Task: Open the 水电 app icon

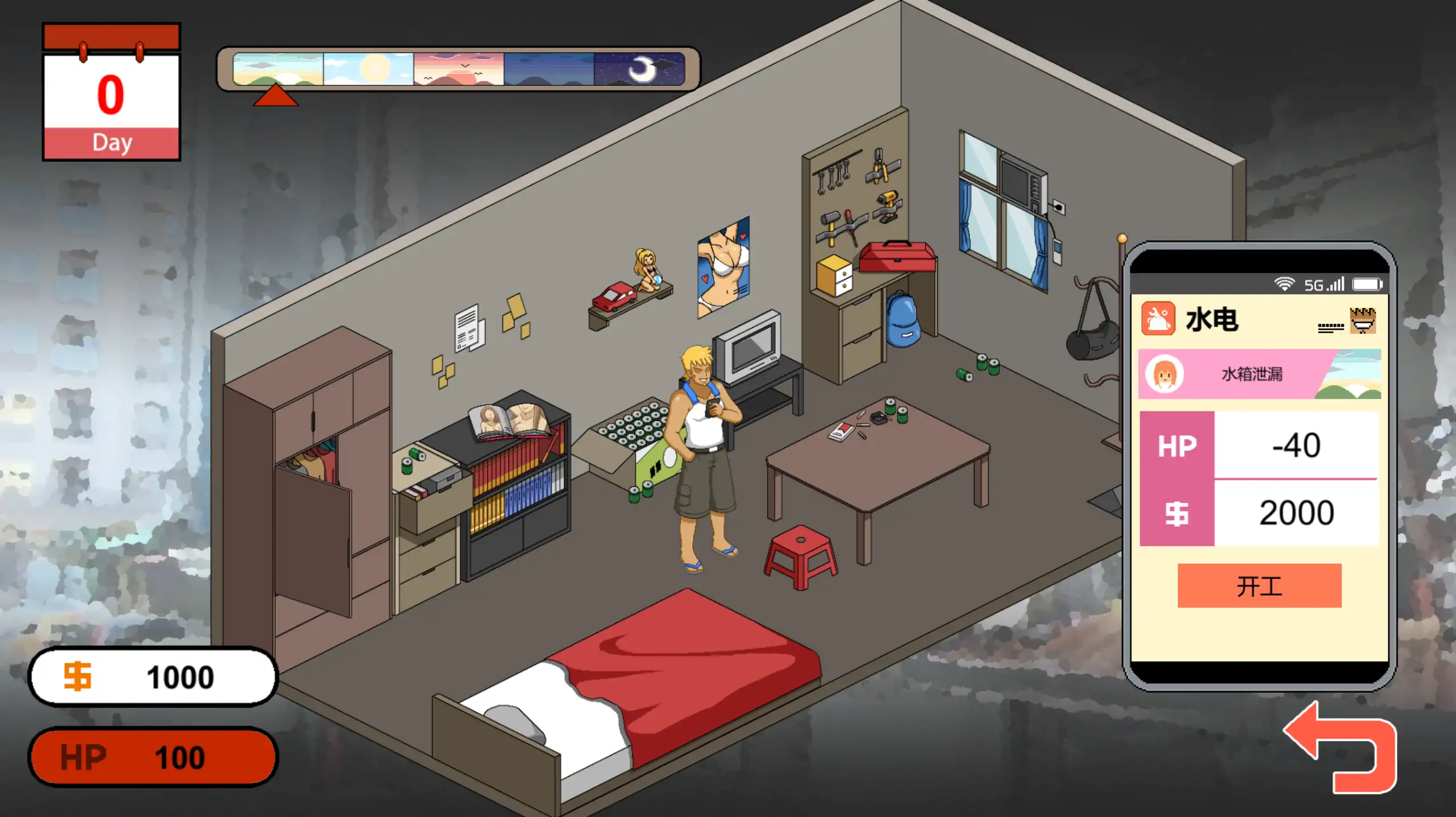Action: pyautogui.click(x=1158, y=319)
